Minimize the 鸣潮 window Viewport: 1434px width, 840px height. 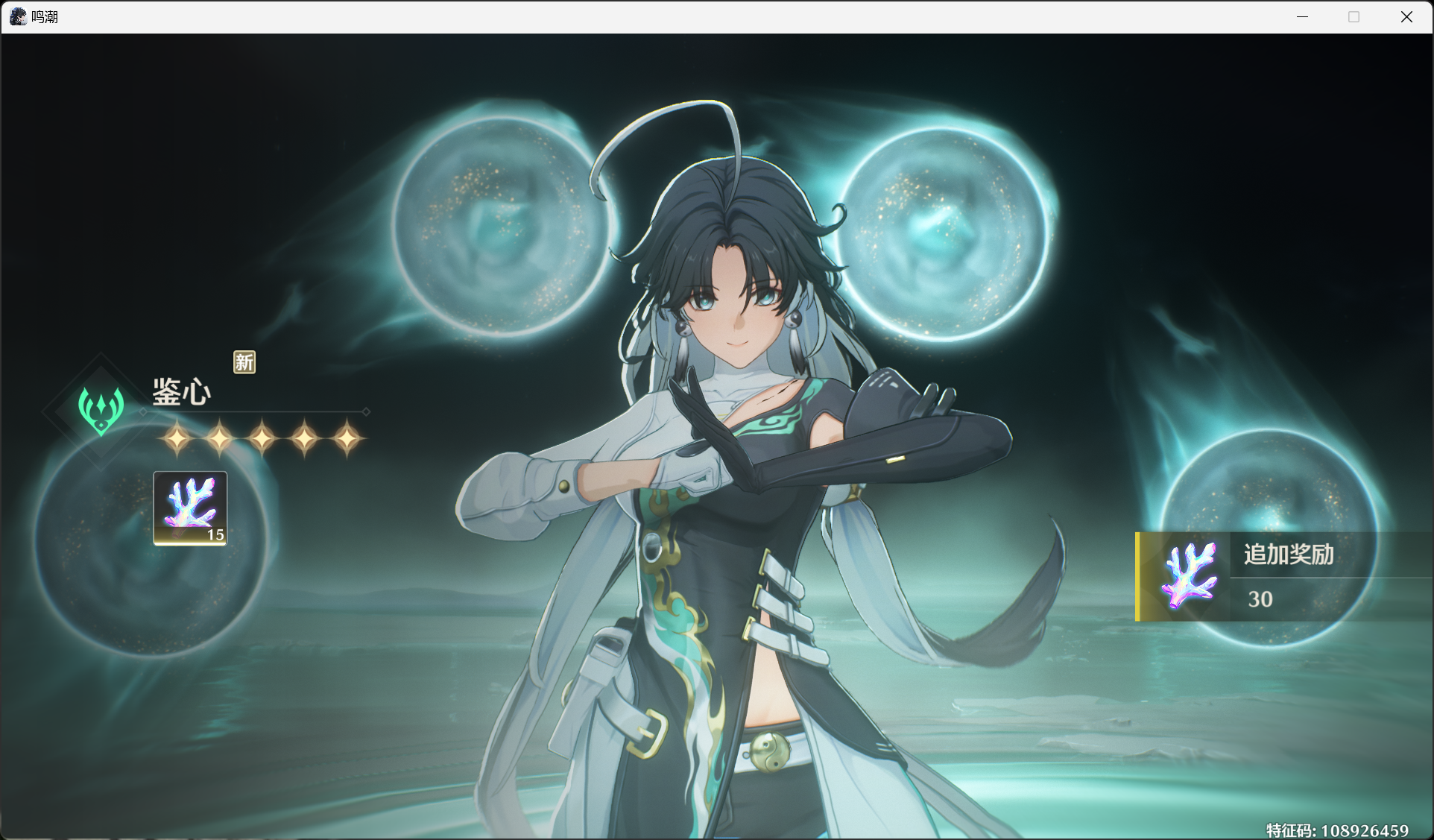coord(1302,17)
